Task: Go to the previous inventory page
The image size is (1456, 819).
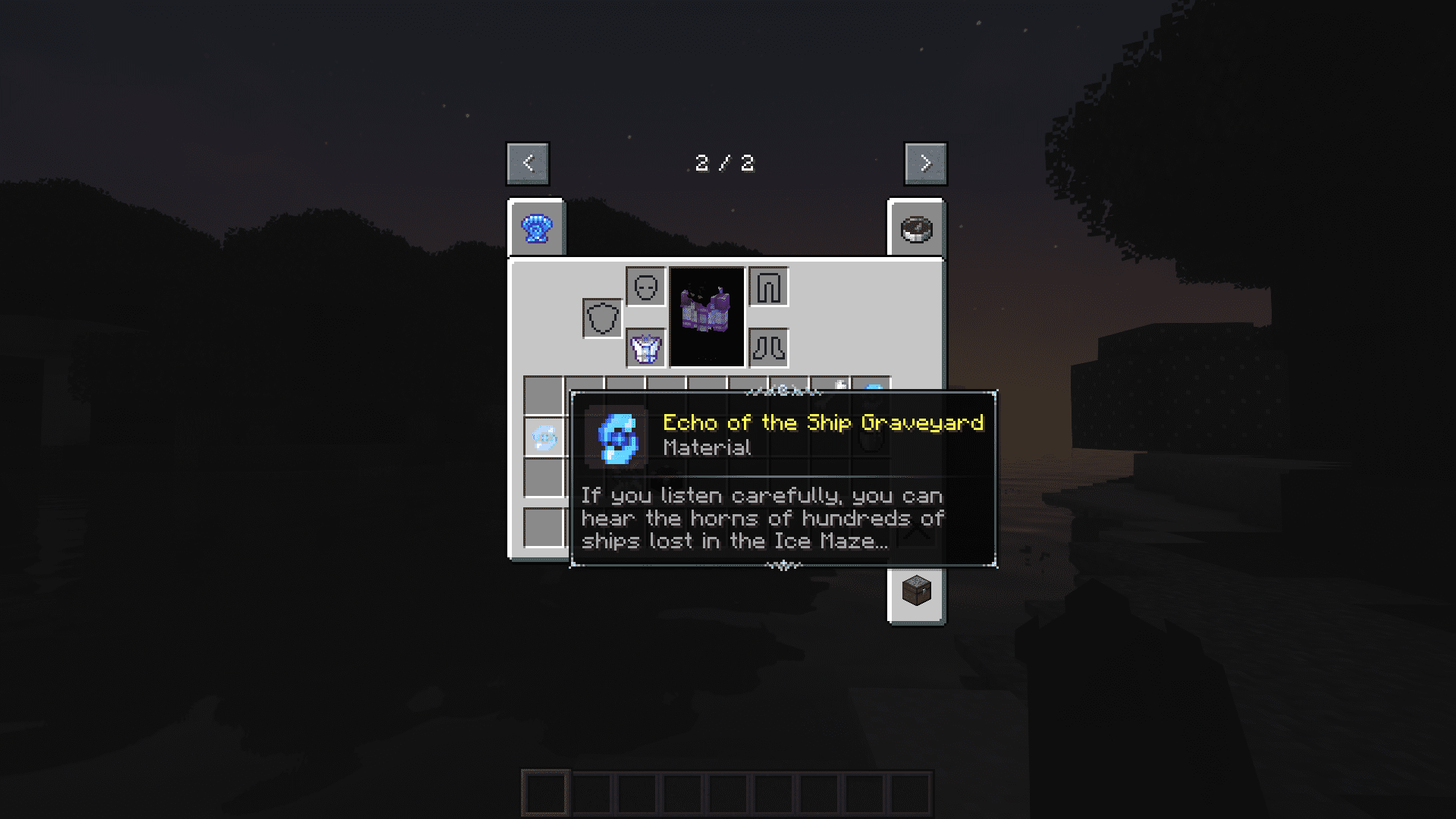Action: pyautogui.click(x=528, y=163)
